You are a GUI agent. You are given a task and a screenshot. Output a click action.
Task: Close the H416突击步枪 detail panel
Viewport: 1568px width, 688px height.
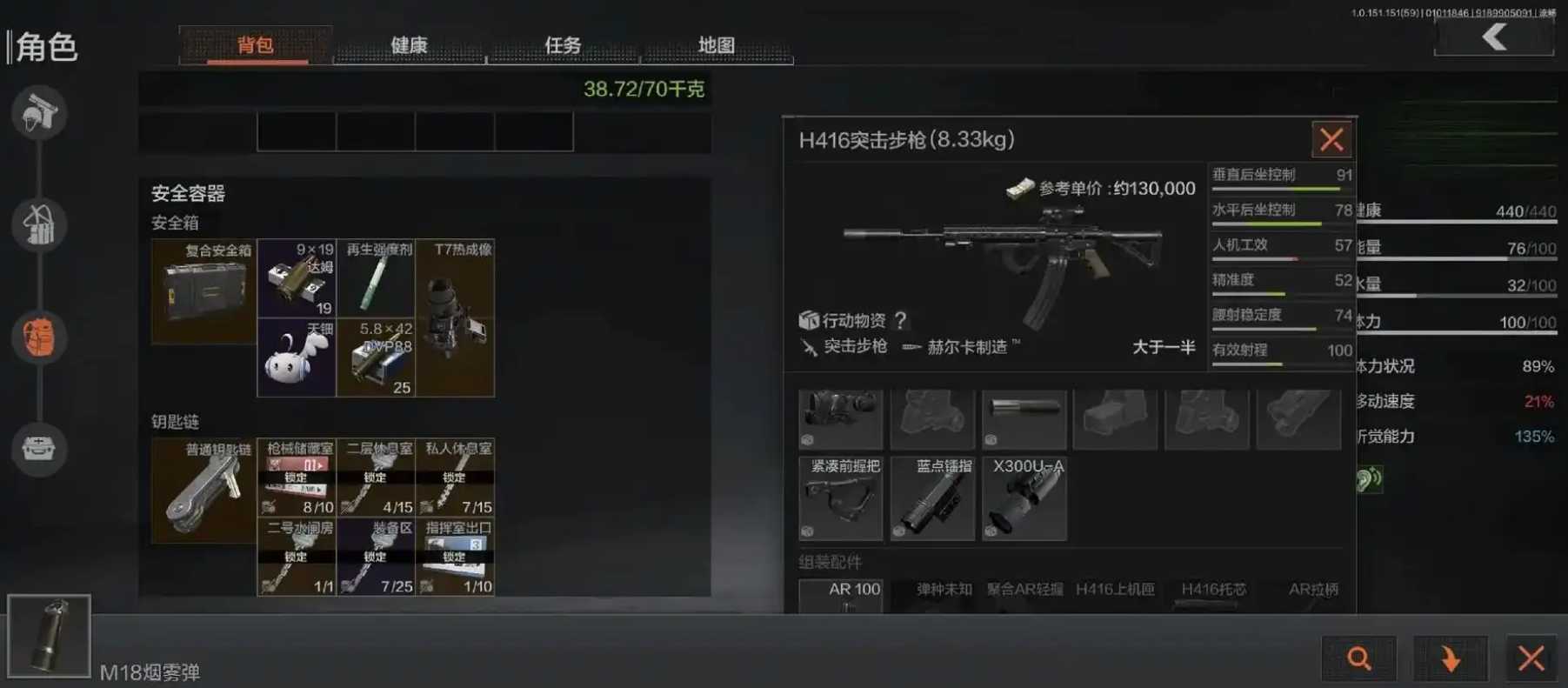[x=1331, y=139]
